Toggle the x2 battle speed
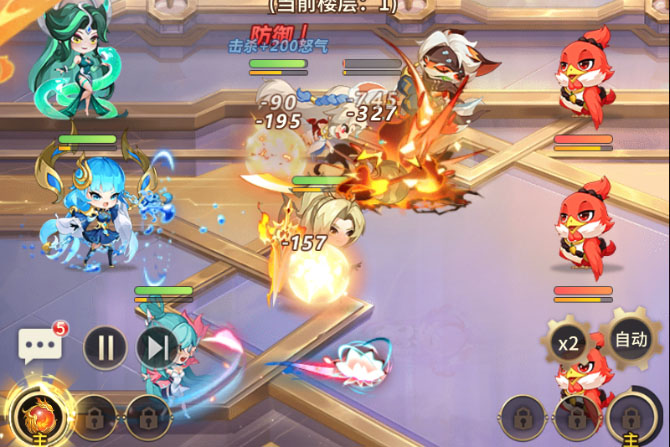The width and height of the screenshot is (670, 447). [x=568, y=344]
